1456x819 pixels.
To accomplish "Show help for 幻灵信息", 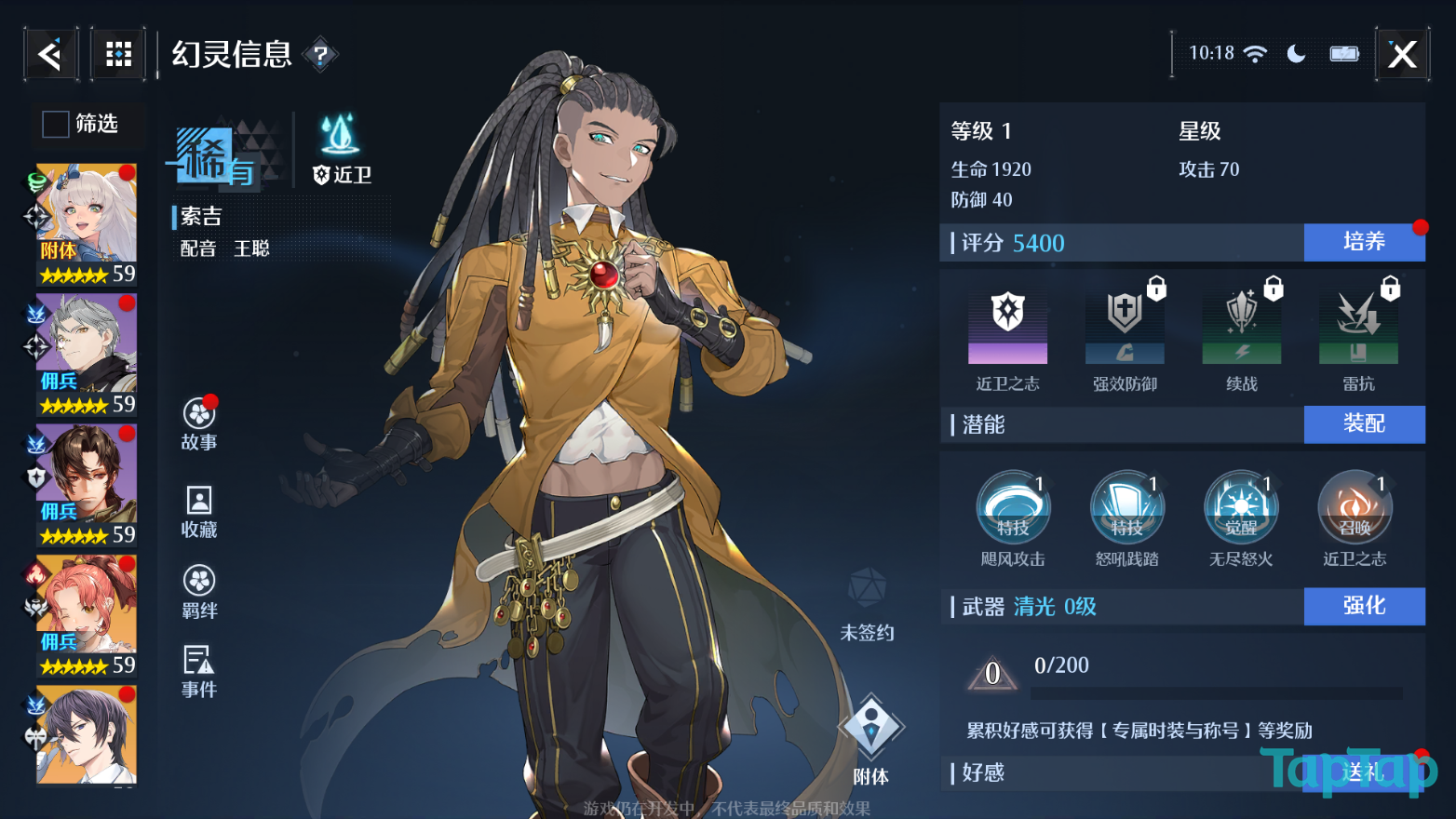I will 320,55.
